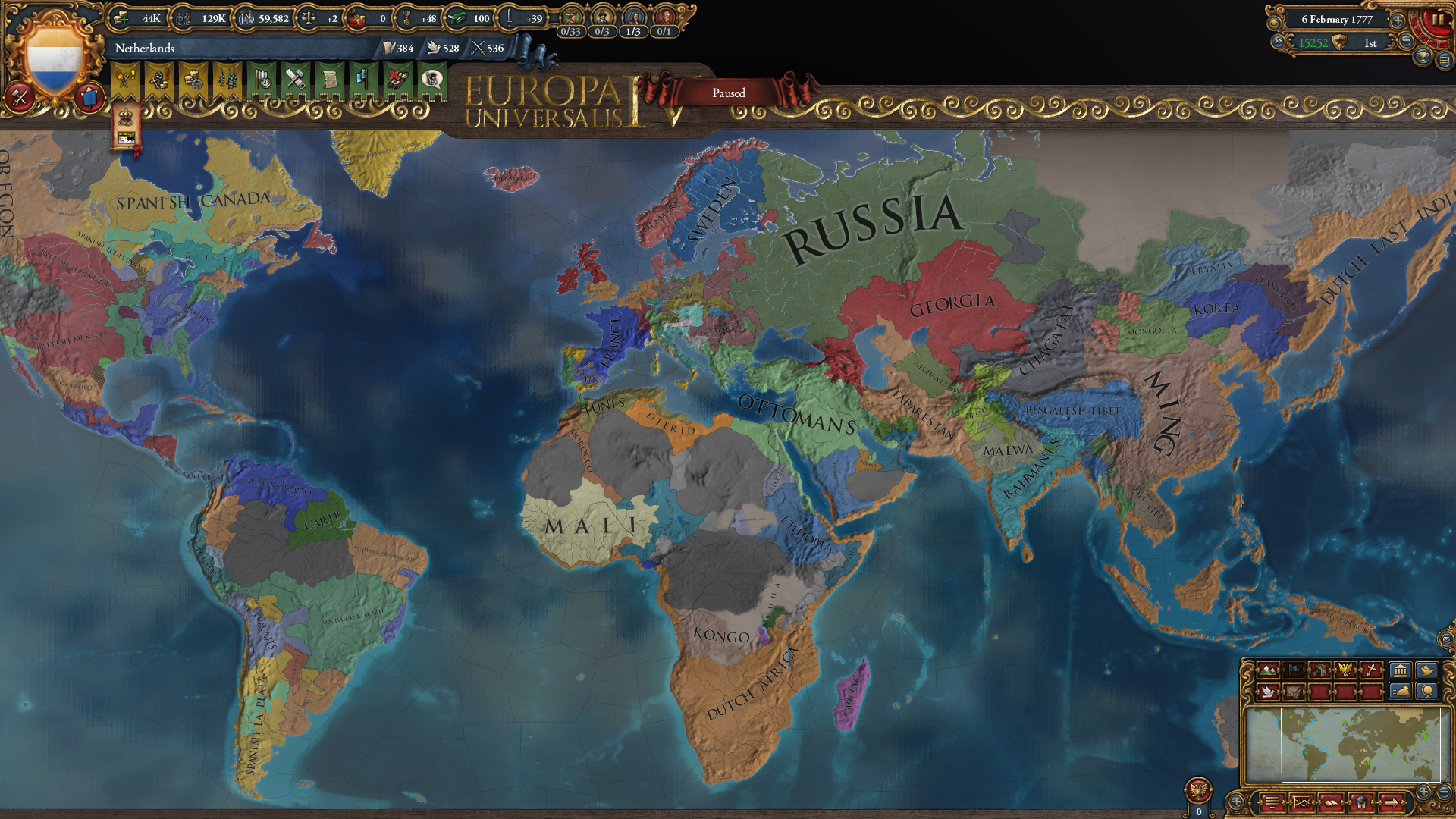
Task: Increase game speed with the plus button
Action: tap(1397, 21)
